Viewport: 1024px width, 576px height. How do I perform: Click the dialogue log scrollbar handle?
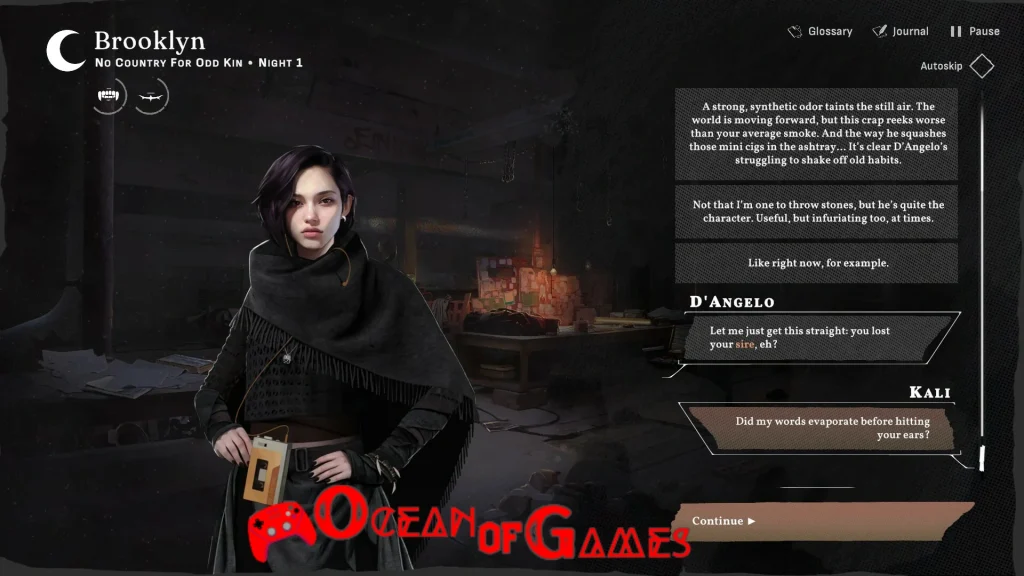pos(981,457)
